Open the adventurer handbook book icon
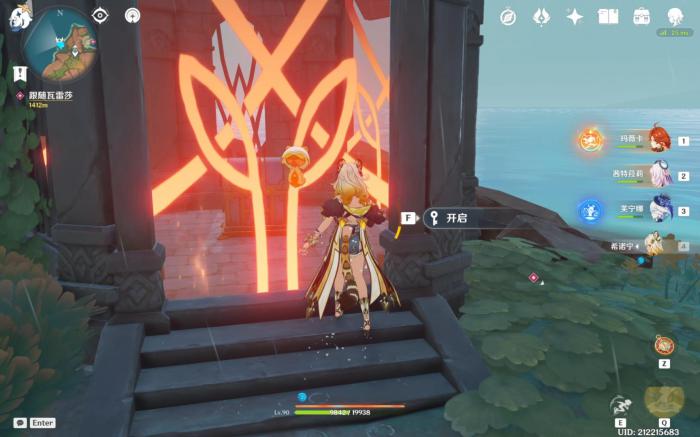 (x=608, y=16)
